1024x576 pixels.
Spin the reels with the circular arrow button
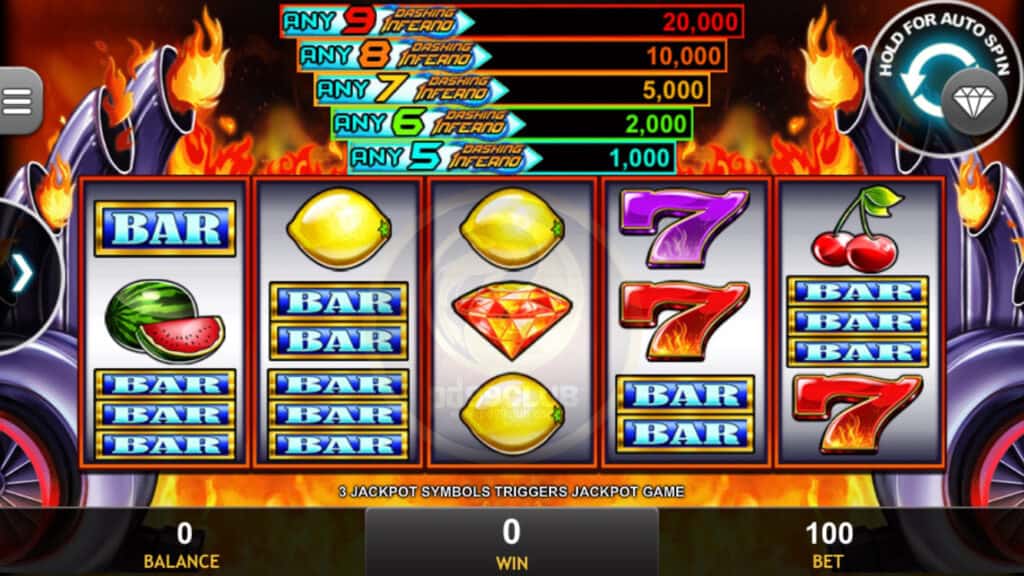tap(931, 87)
